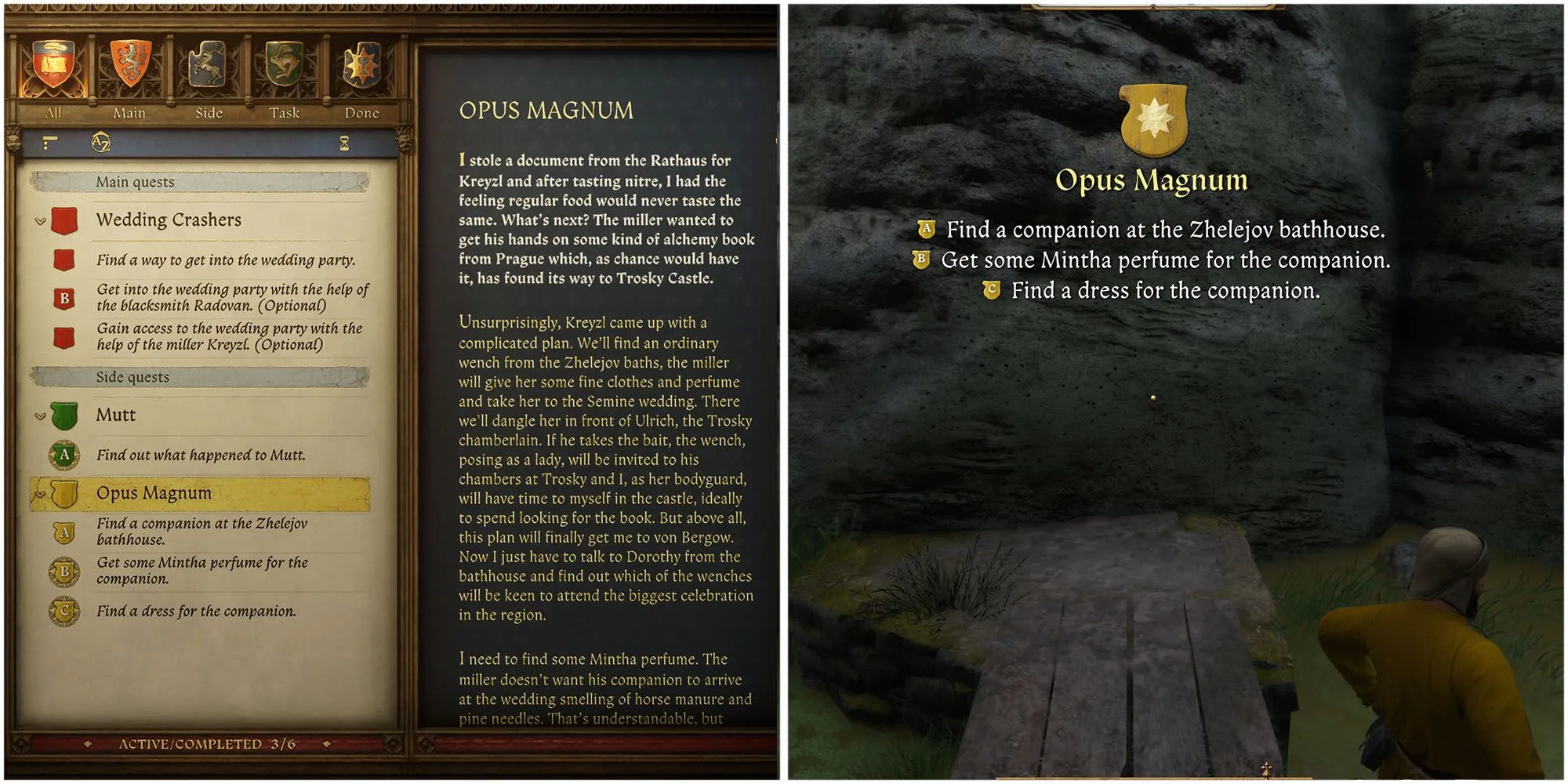The width and height of the screenshot is (1568, 784).
Task: Show the Side quests tab
Action: pyautogui.click(x=208, y=74)
